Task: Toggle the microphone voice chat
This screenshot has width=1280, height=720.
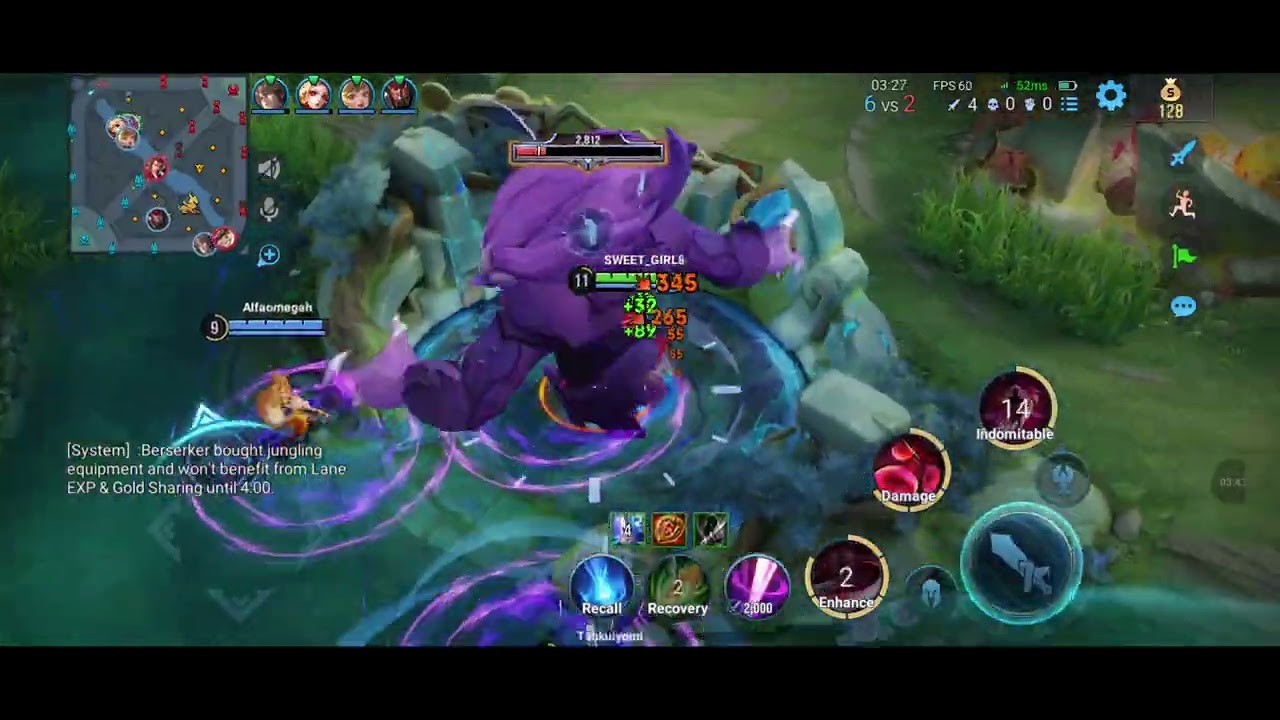Action: tap(268, 210)
